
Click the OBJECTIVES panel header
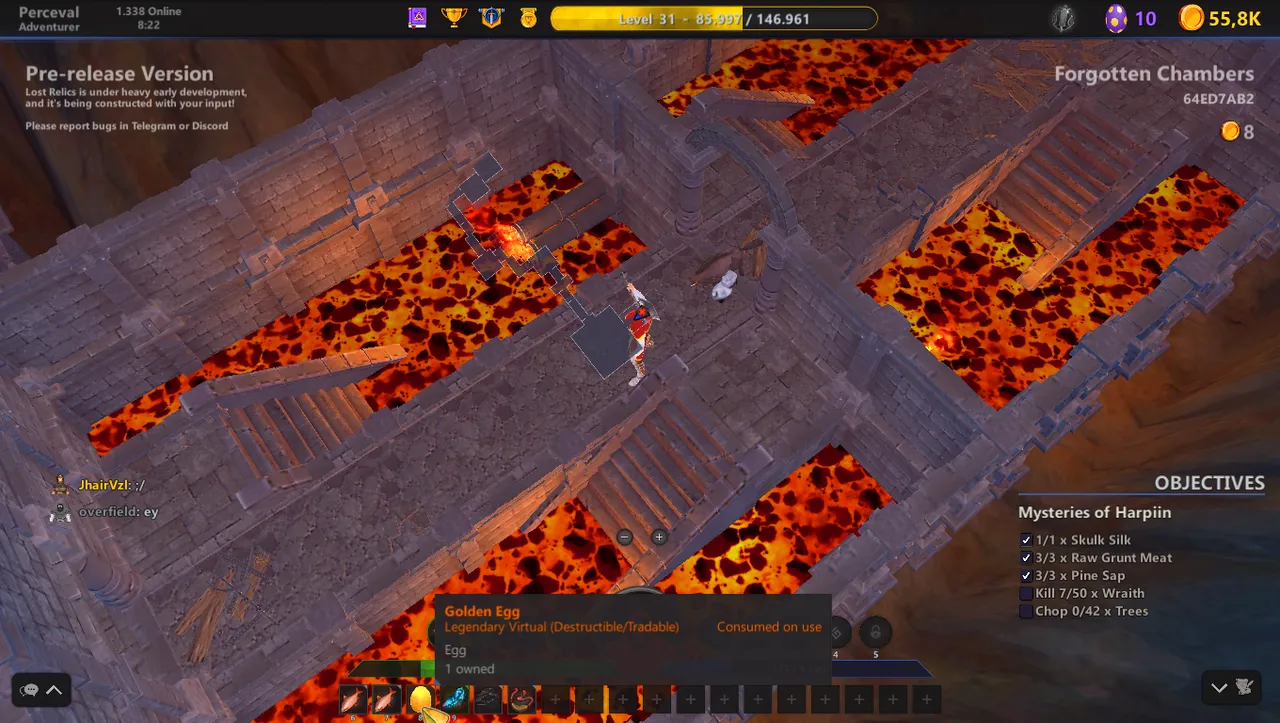pos(1209,483)
